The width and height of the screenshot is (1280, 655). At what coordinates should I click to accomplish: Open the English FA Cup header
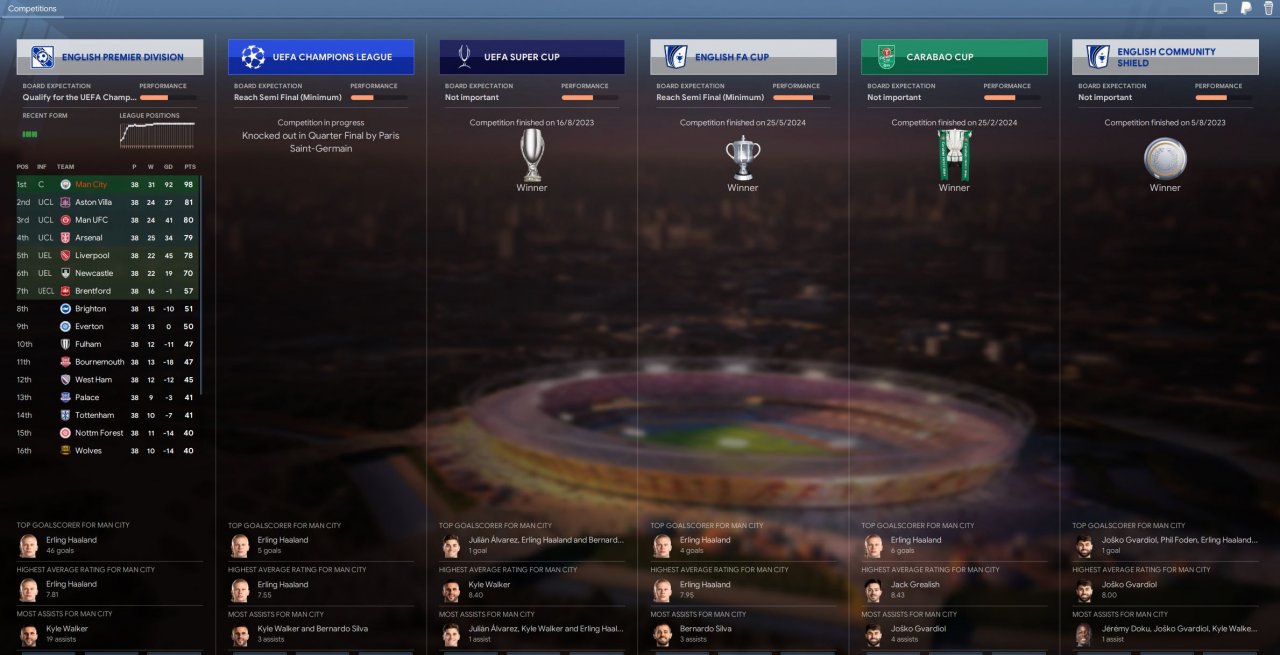(742, 57)
